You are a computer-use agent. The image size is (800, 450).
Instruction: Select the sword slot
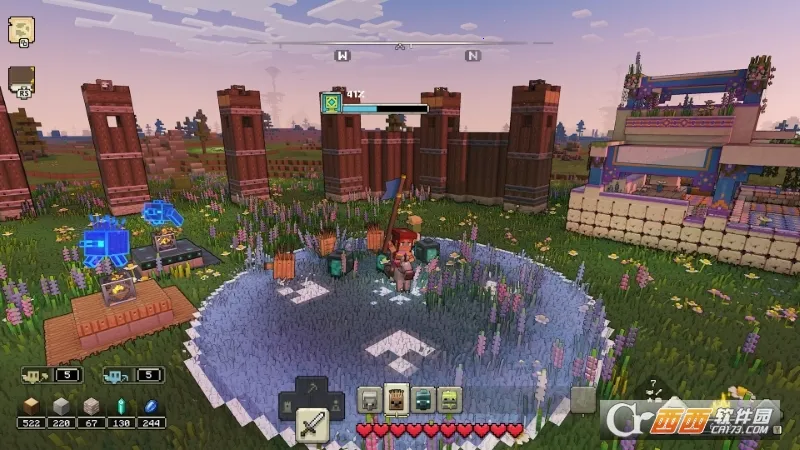click(x=312, y=427)
